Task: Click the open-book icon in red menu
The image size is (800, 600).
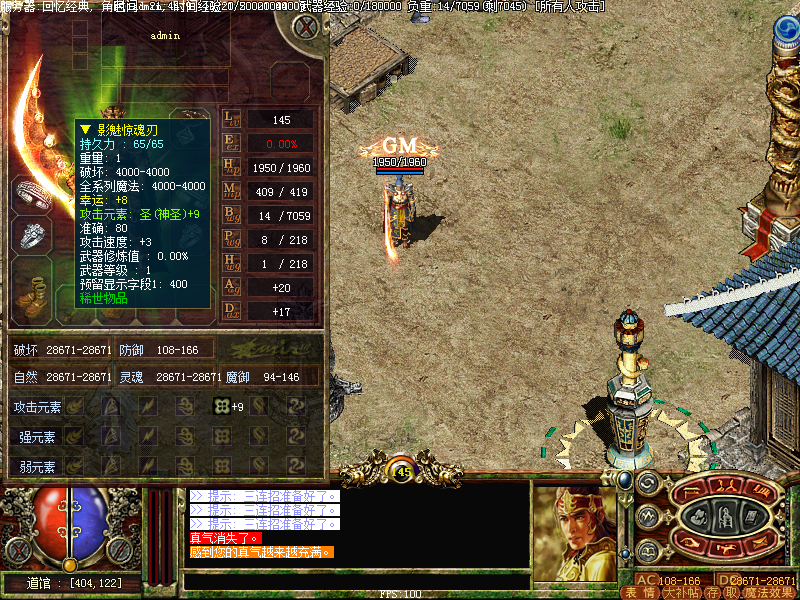Action: click(x=762, y=491)
